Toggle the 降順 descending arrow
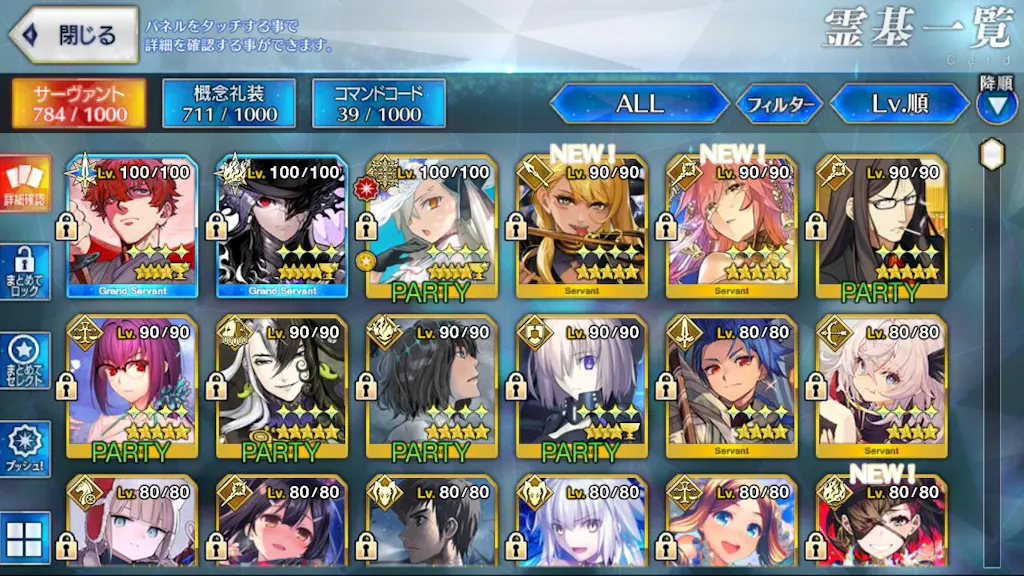The width and height of the screenshot is (1024, 576). point(996,105)
